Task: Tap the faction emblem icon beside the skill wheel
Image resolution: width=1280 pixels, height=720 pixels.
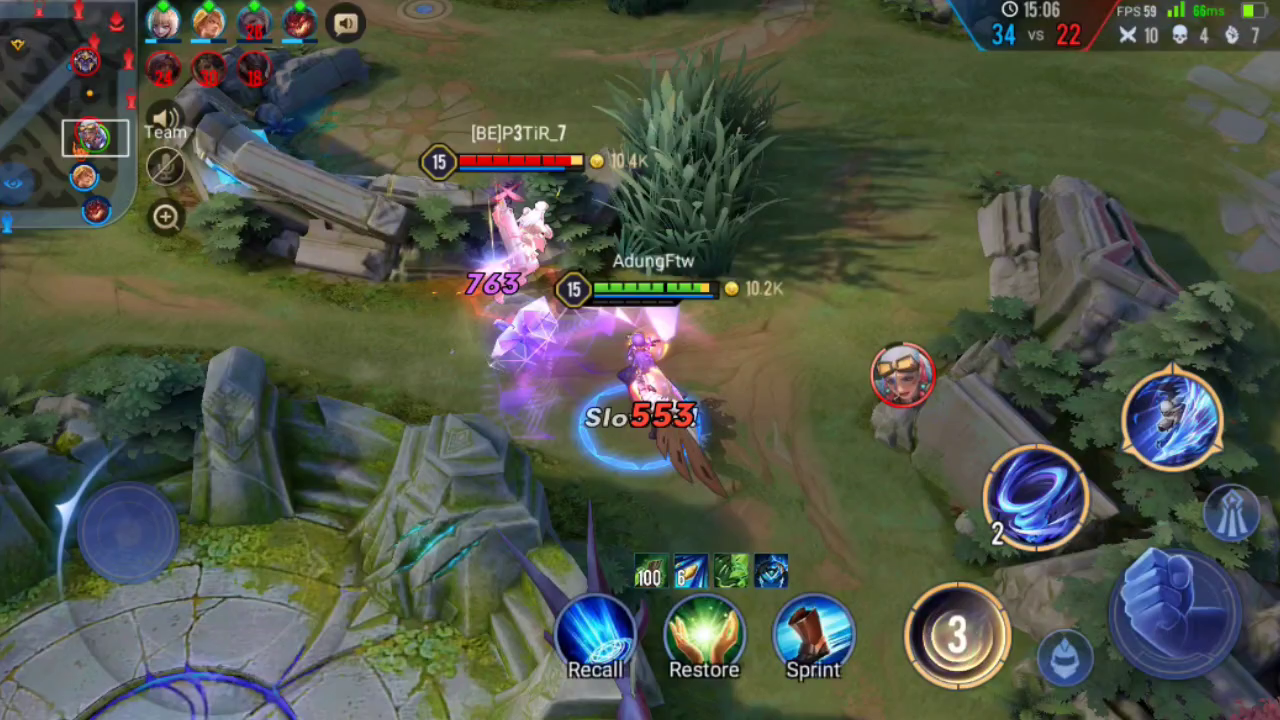Action: pyautogui.click(x=1232, y=512)
